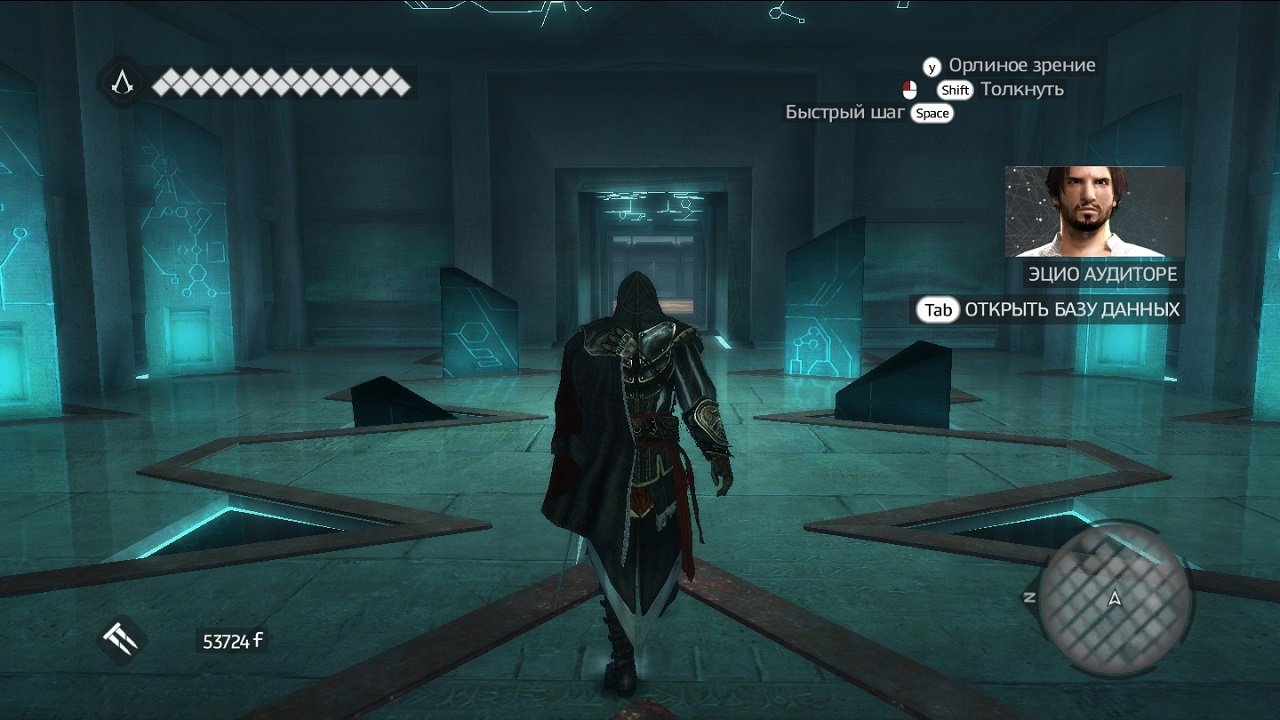The image size is (1280, 720).
Task: Click the Space prompt for Быстрый шаг
Action: click(x=931, y=113)
